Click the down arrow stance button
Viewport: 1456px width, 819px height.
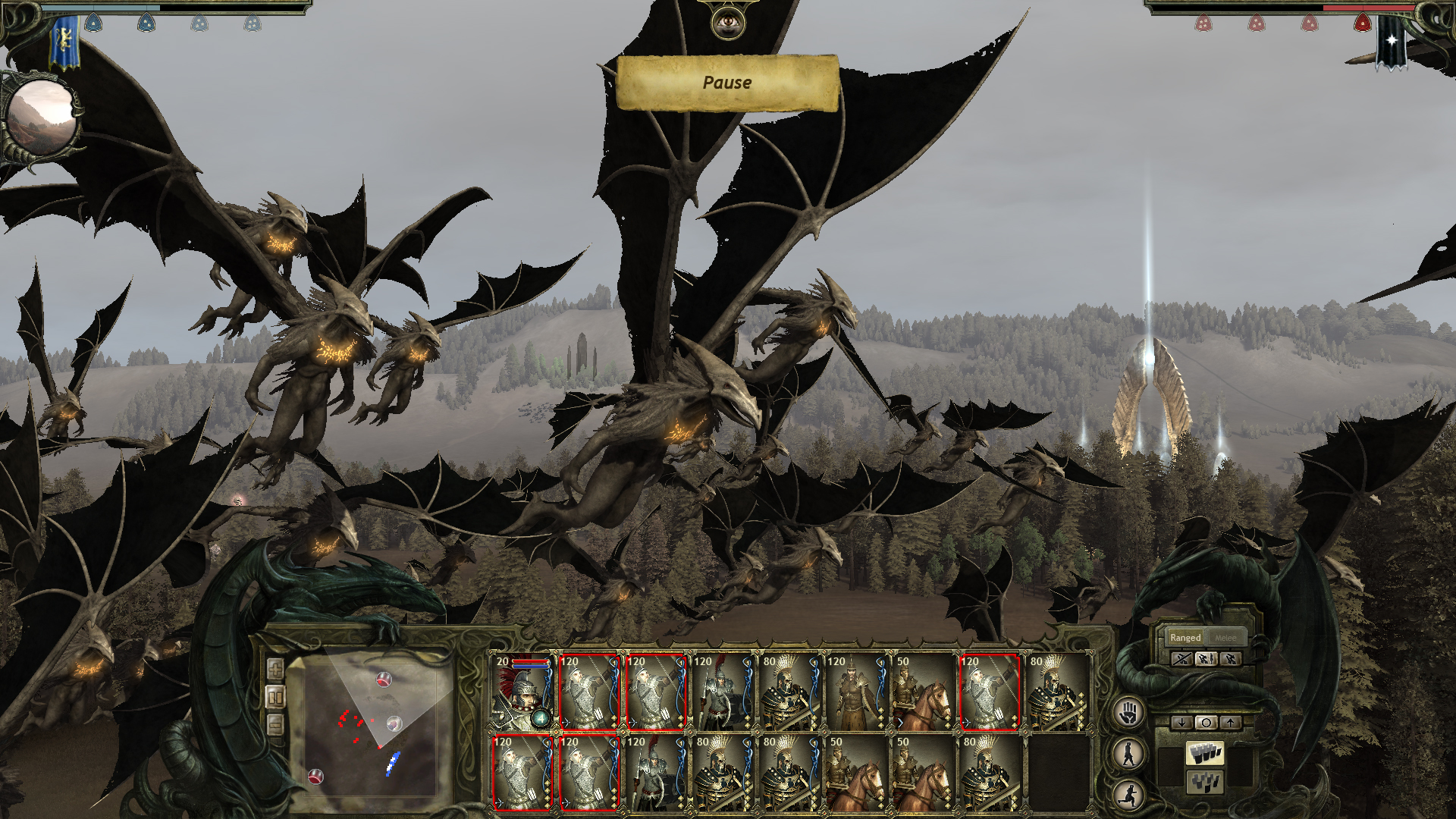[x=1181, y=723]
